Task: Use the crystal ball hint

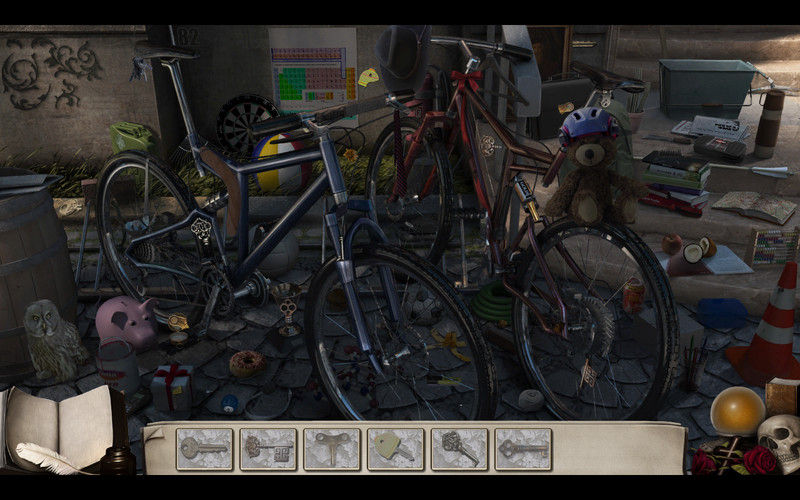Action: [737, 411]
